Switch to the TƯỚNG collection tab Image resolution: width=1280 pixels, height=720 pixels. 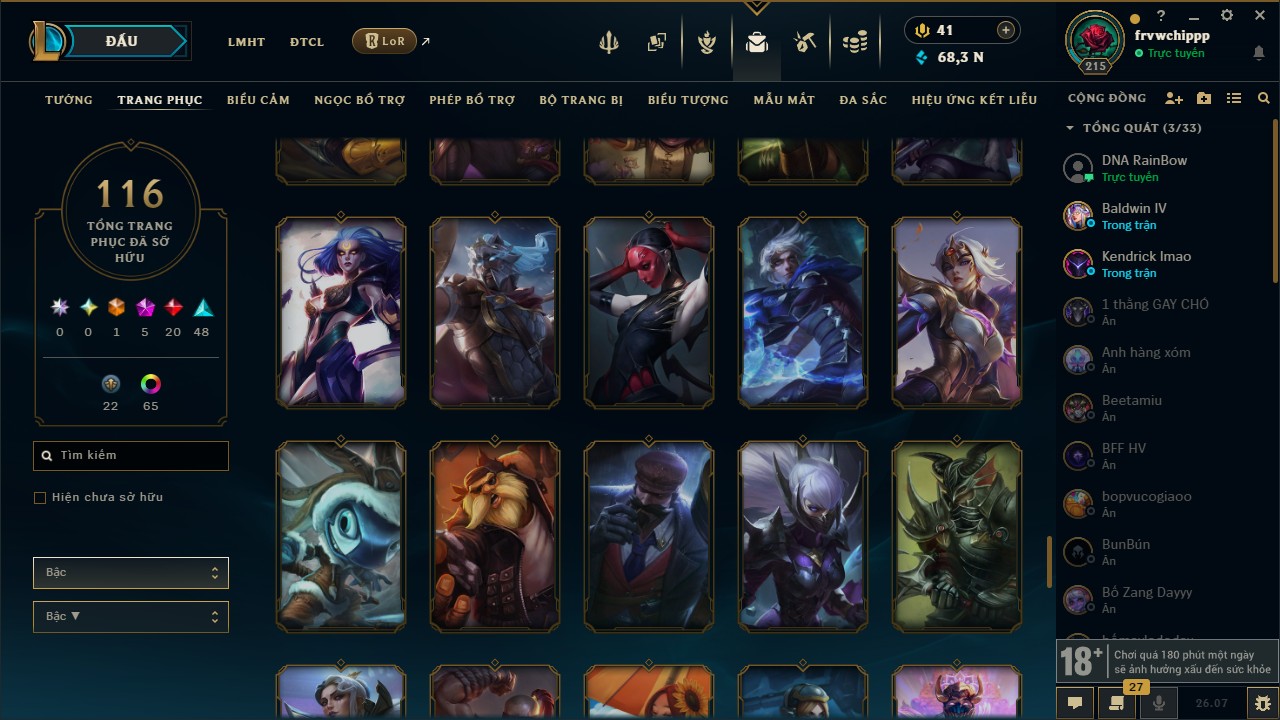69,100
